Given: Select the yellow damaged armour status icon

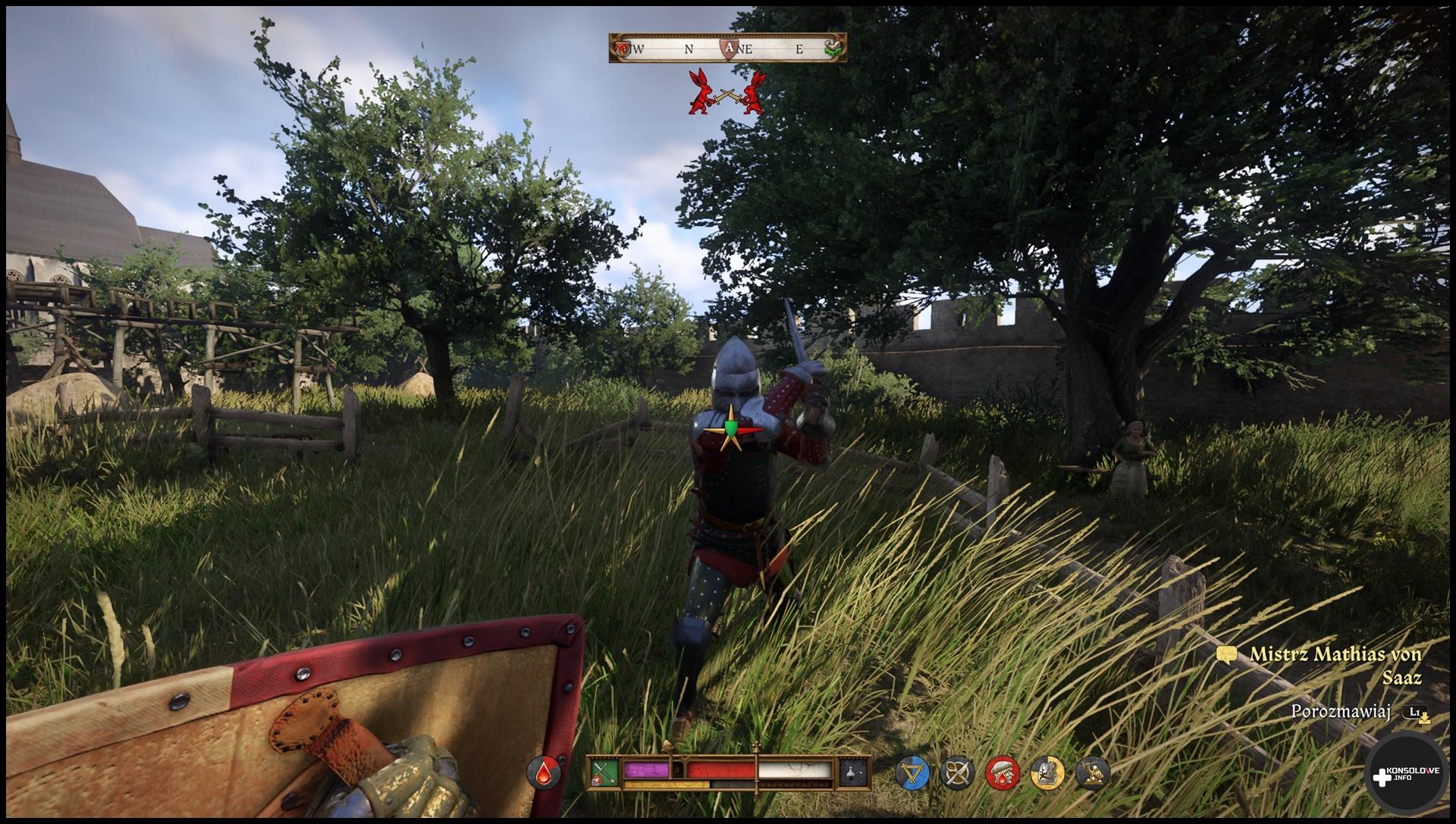Looking at the screenshot, I should pos(1047,773).
